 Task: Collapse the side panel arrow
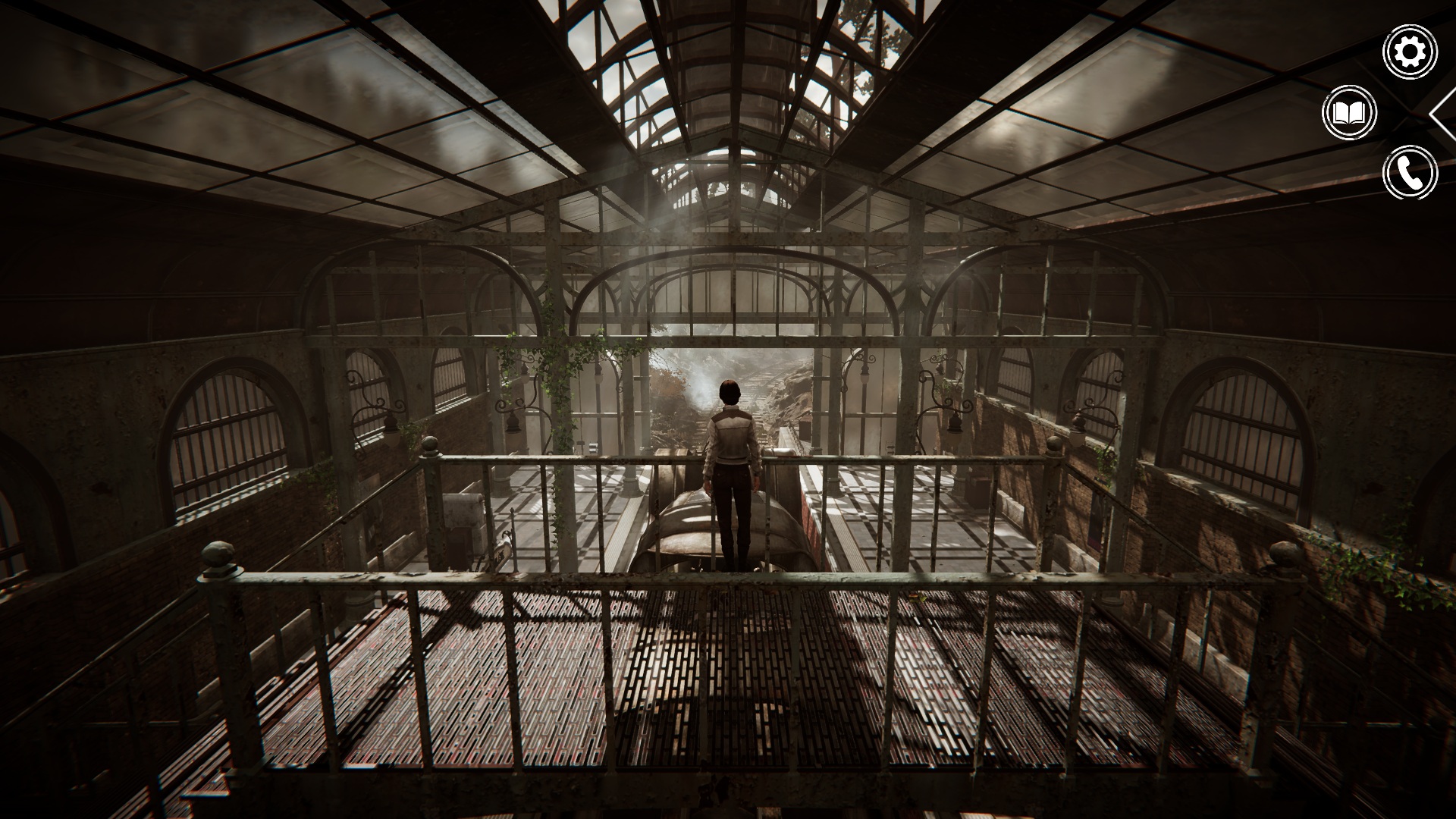point(1443,114)
